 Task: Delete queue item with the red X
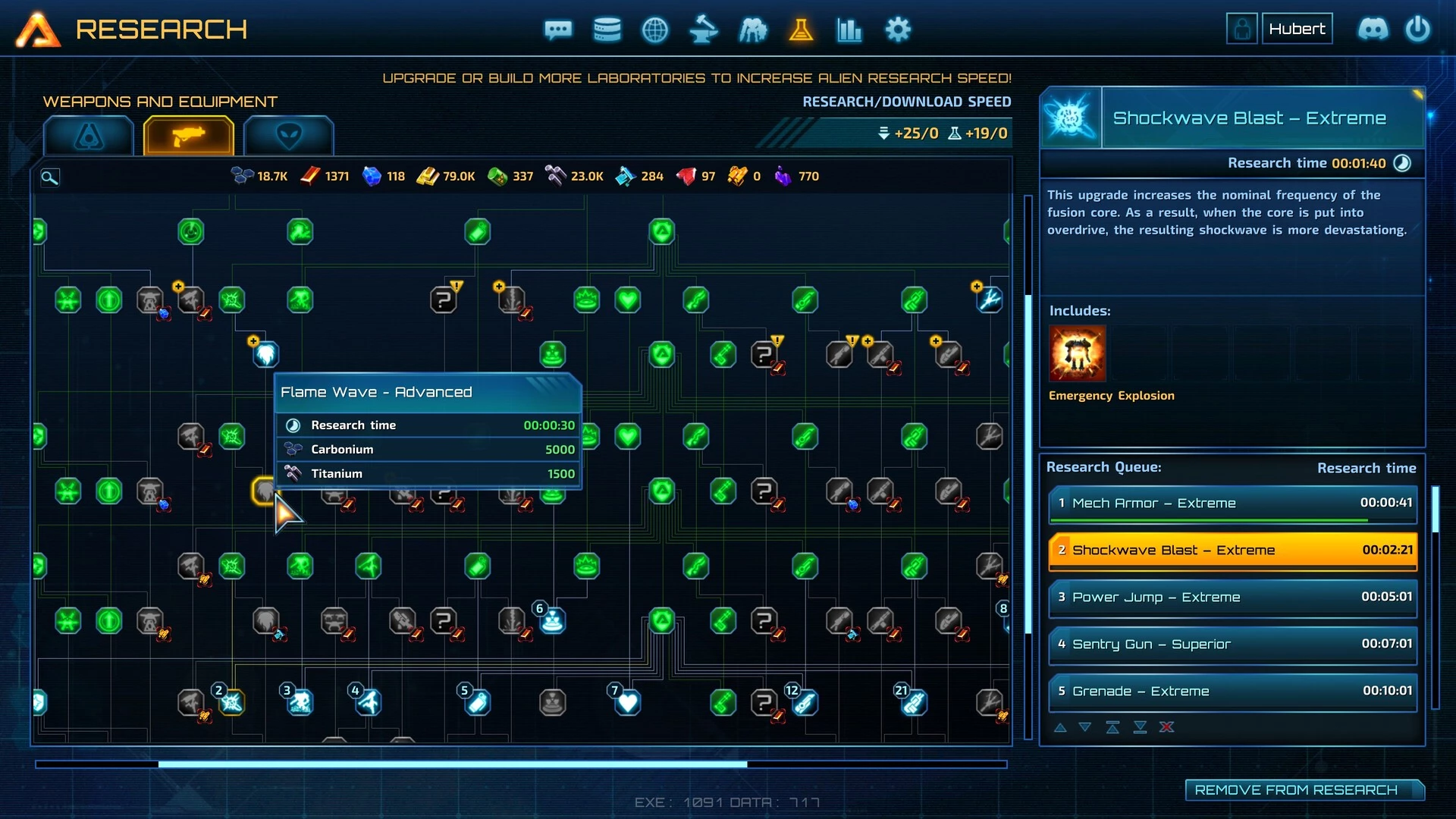(x=1166, y=727)
